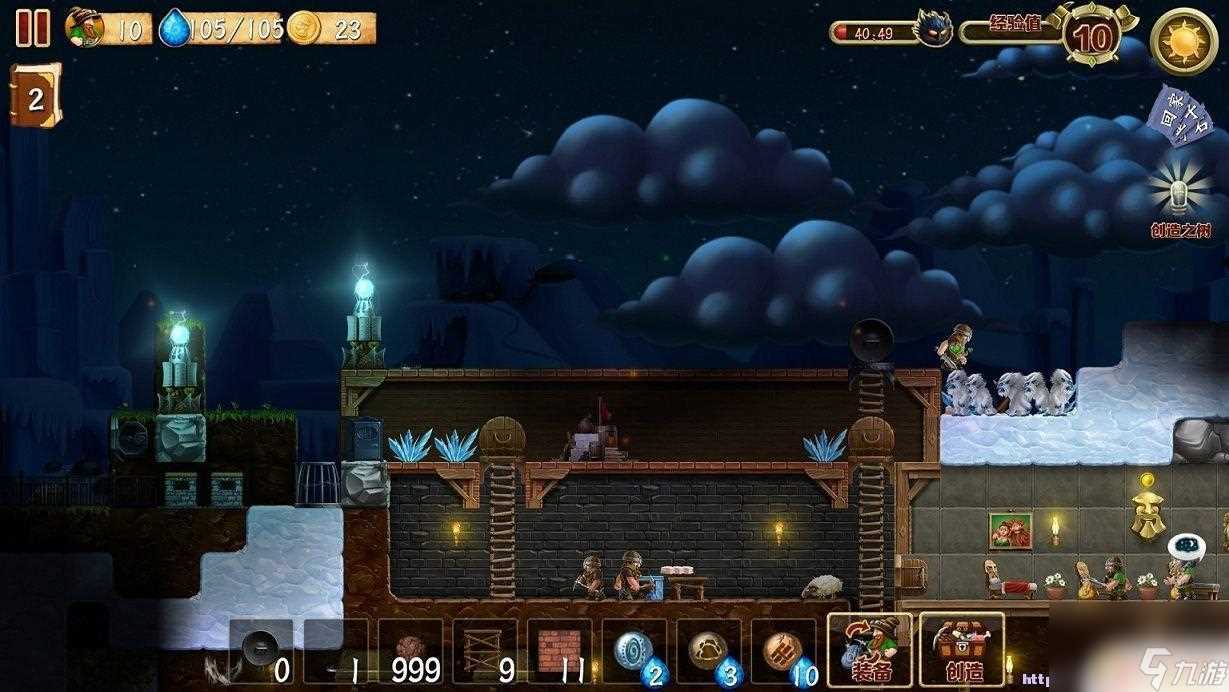This screenshot has width=1229, height=692.
Task: Choose the wooden scaffold slot
Action: point(484,652)
